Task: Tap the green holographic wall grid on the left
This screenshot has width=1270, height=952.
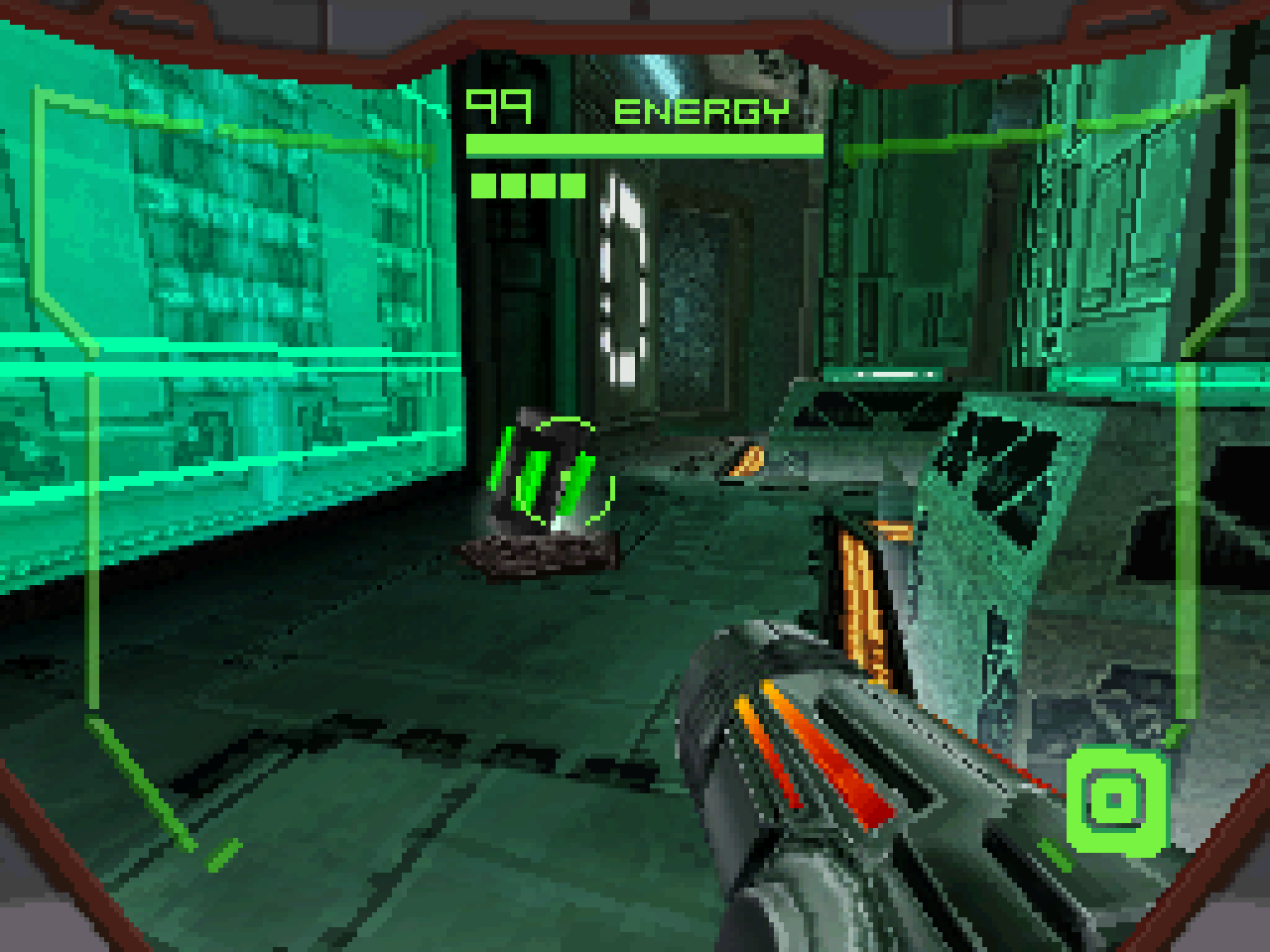Action: 228,297
